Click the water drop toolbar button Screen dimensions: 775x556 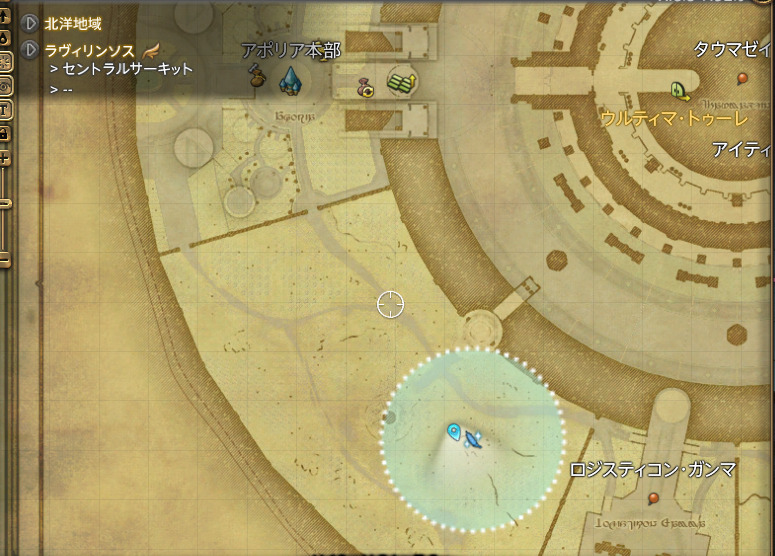click(4, 38)
